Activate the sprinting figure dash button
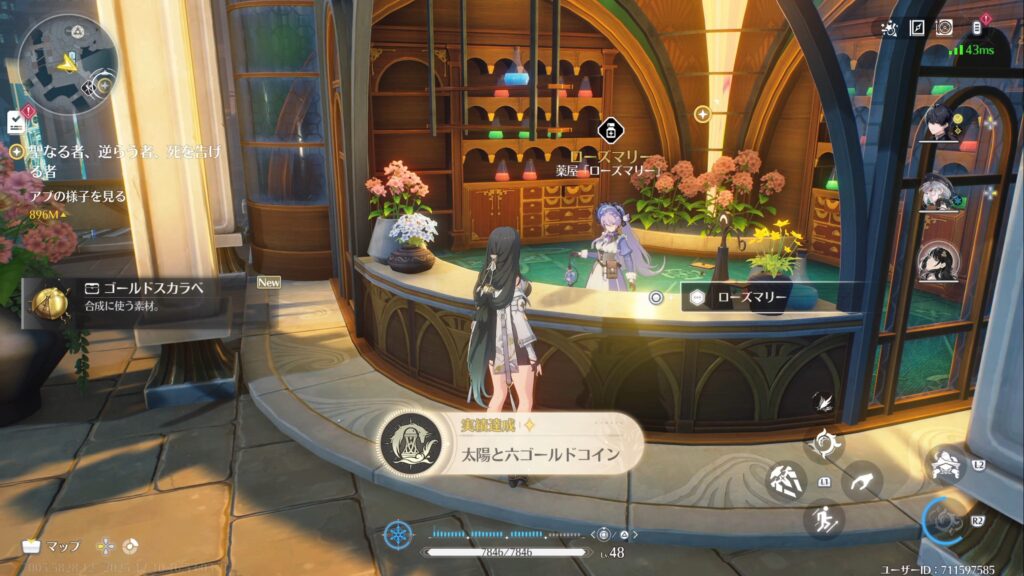Screen dimensions: 1024x576 [825, 520]
